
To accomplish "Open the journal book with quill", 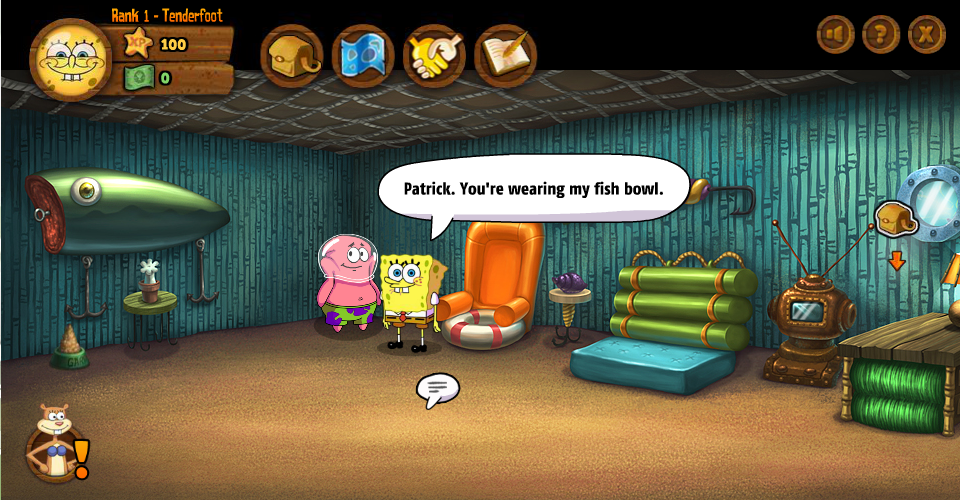I will click(x=505, y=56).
